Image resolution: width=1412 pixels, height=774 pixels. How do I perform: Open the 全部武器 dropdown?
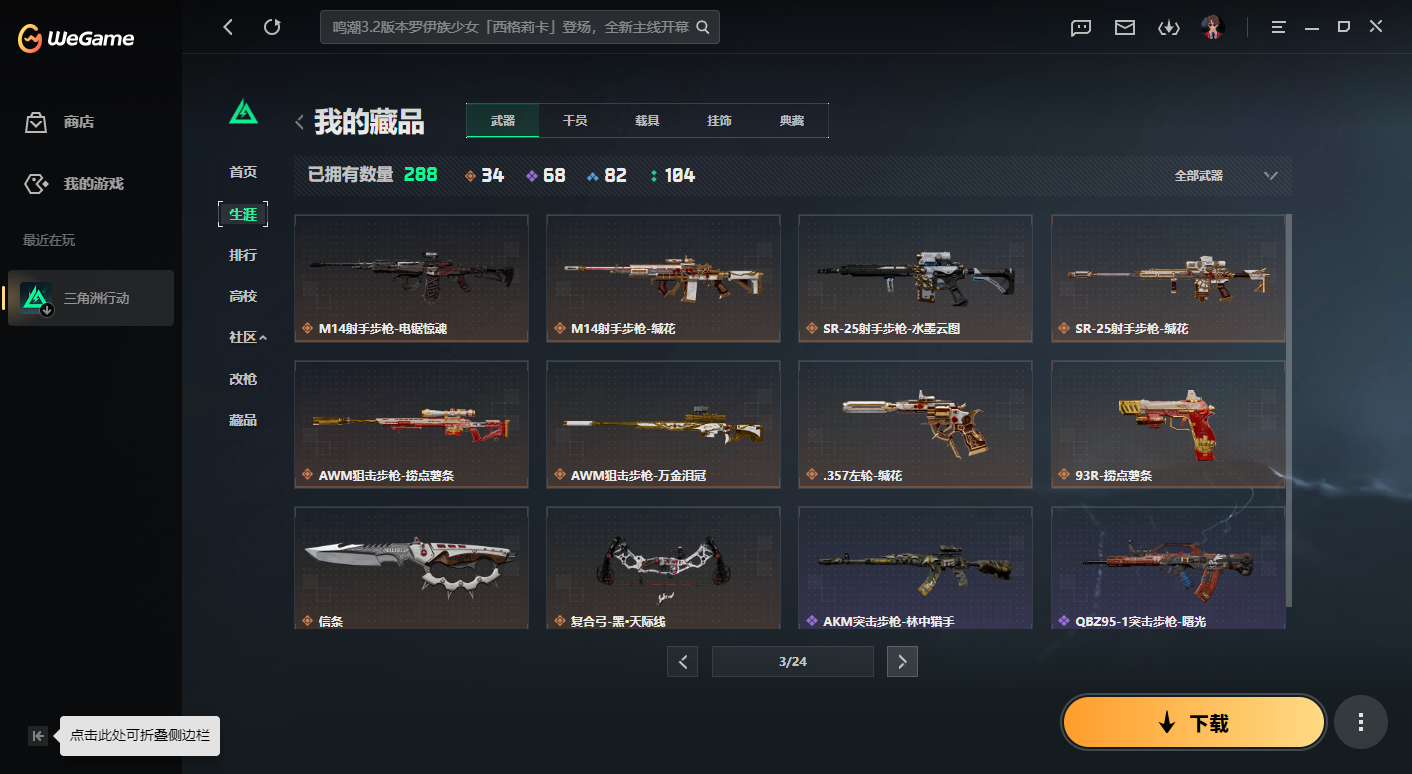[x=1232, y=174]
